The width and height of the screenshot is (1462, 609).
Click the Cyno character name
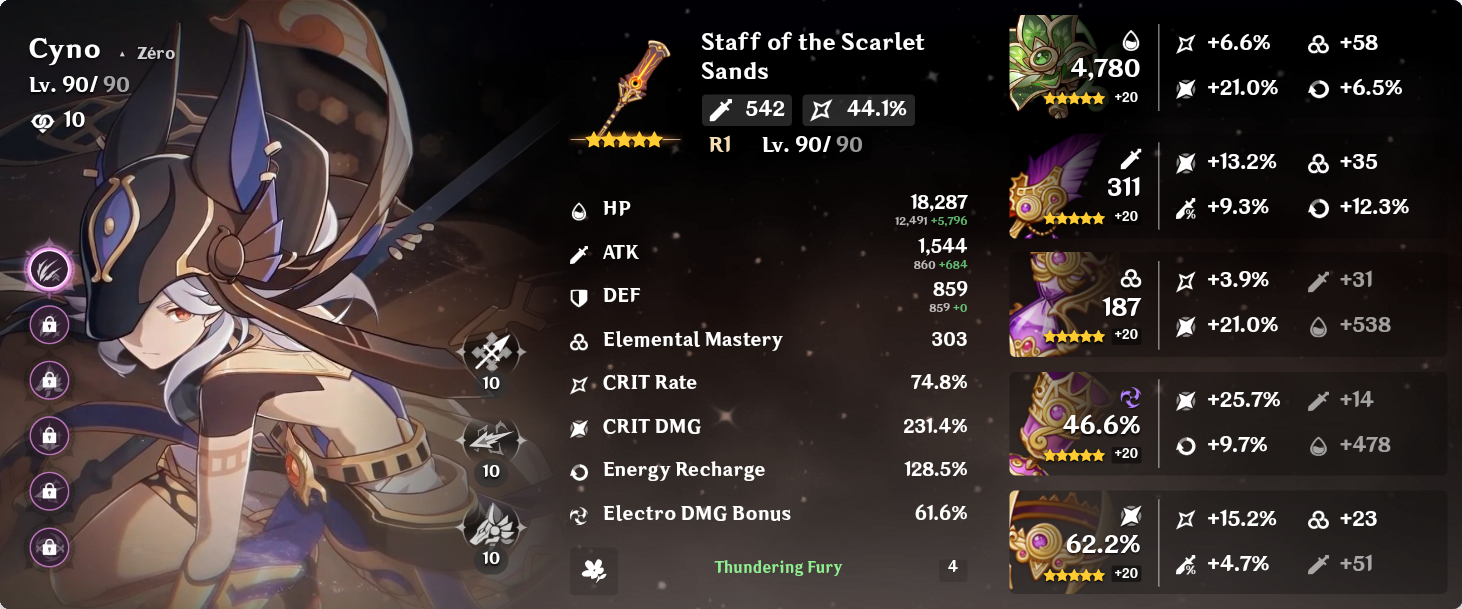pyautogui.click(x=65, y=49)
